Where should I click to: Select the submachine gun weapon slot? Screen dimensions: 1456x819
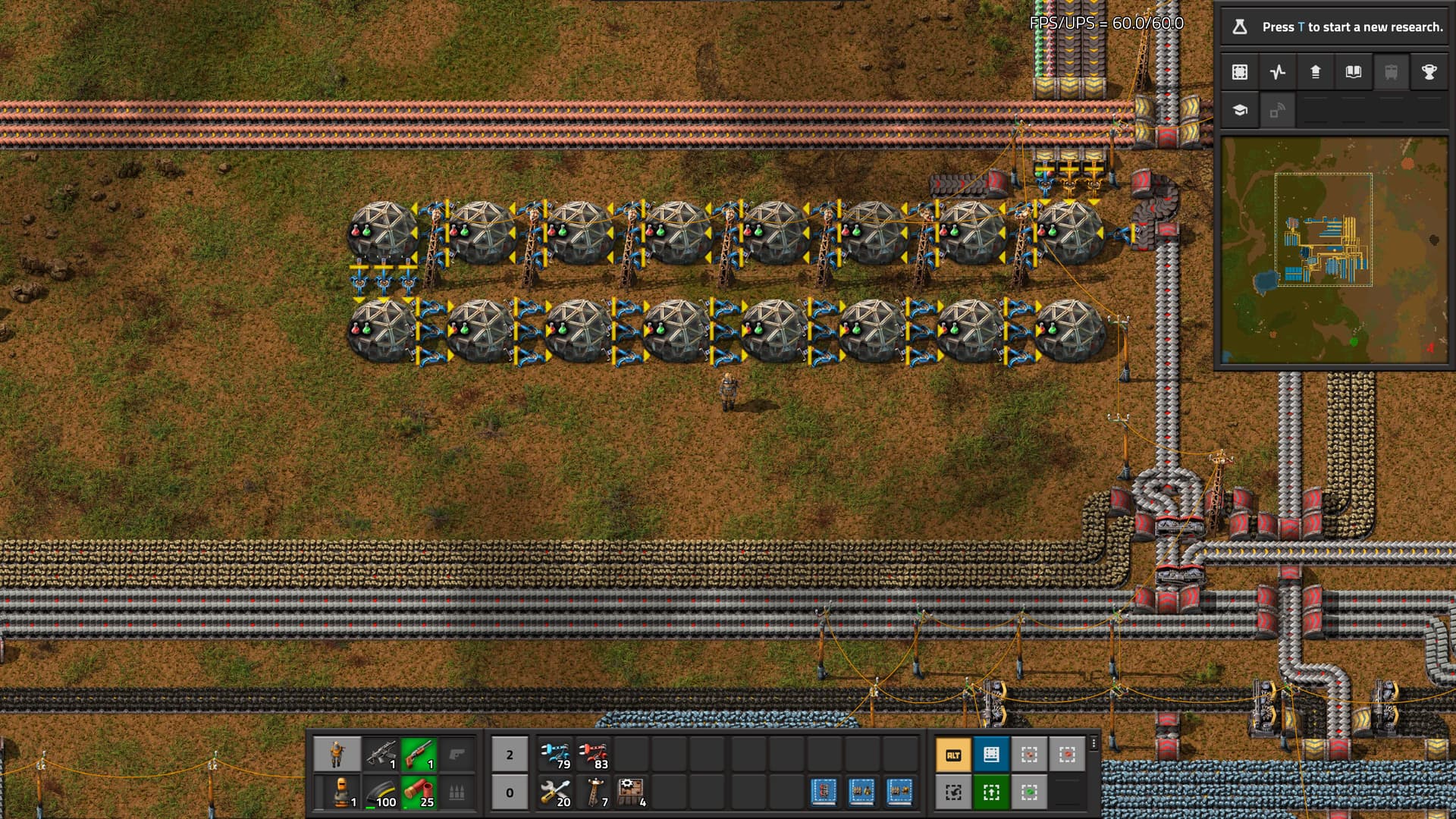pyautogui.click(x=381, y=755)
